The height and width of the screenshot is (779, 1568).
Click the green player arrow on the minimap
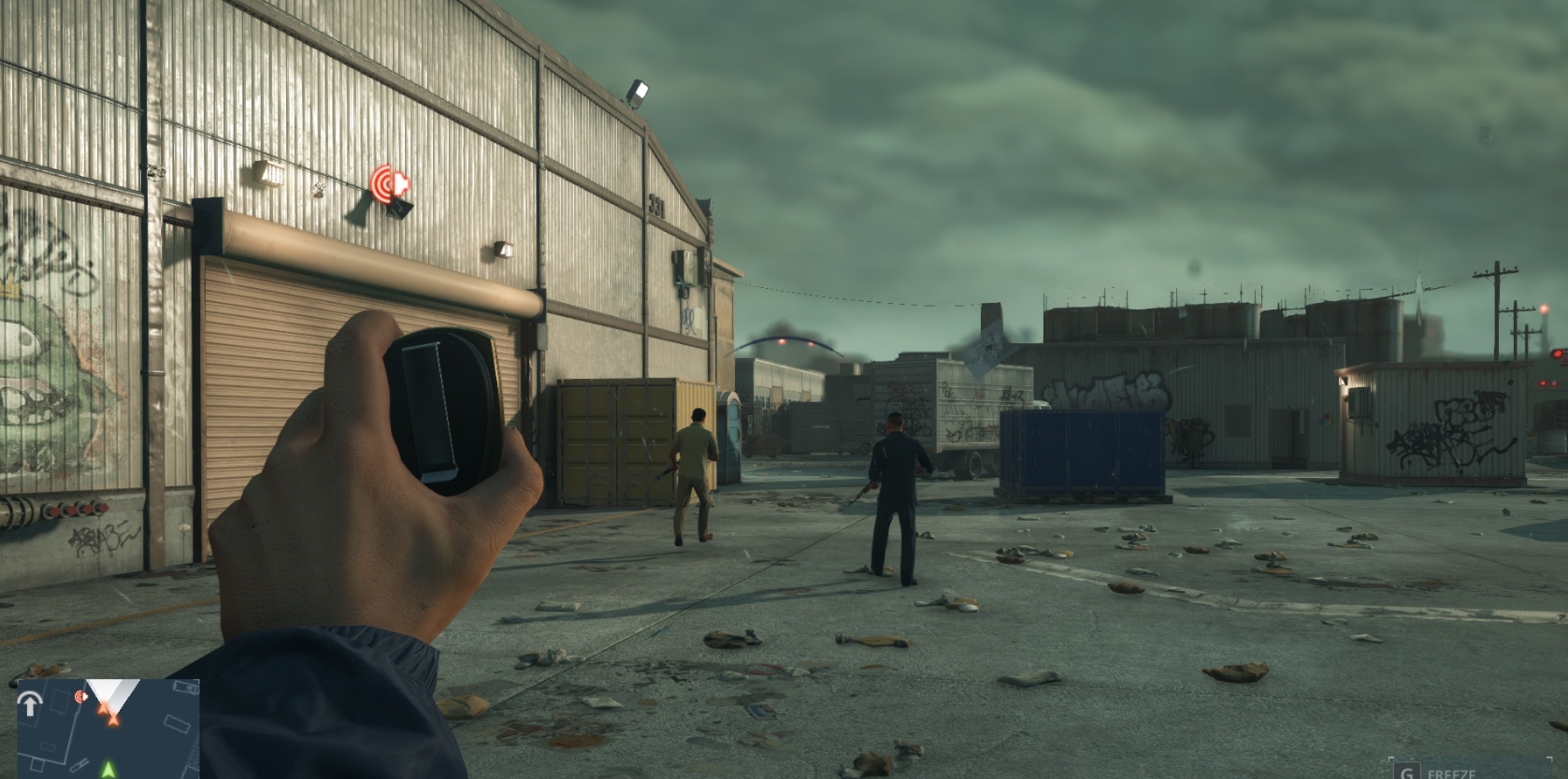(108, 772)
